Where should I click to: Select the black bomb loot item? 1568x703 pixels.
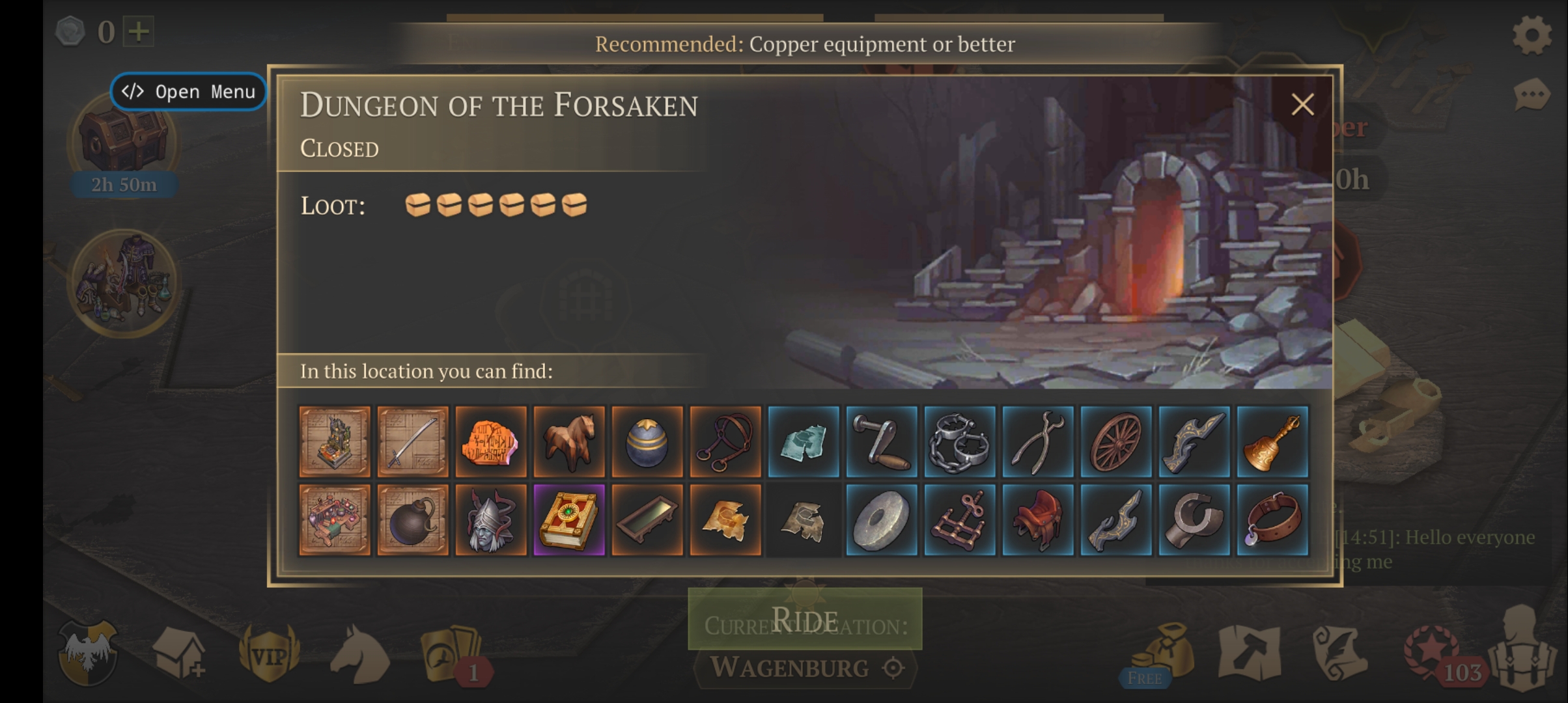point(413,519)
